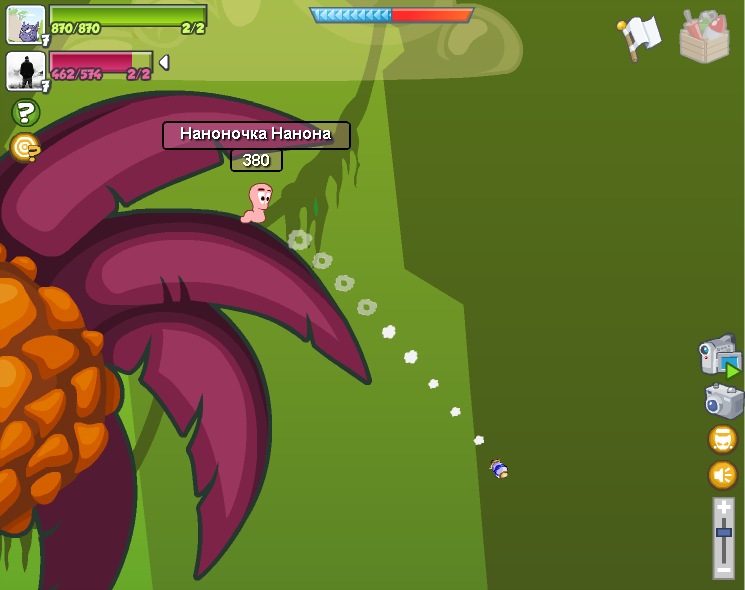Open the green question mark help
This screenshot has width=745, height=590.
pos(25,112)
